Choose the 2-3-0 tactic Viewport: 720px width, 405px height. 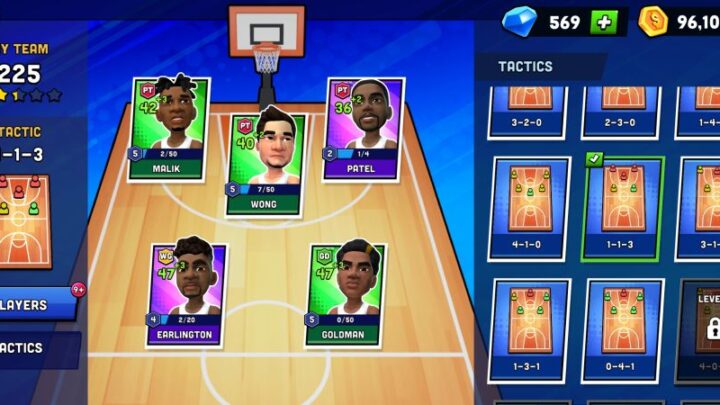pos(622,111)
